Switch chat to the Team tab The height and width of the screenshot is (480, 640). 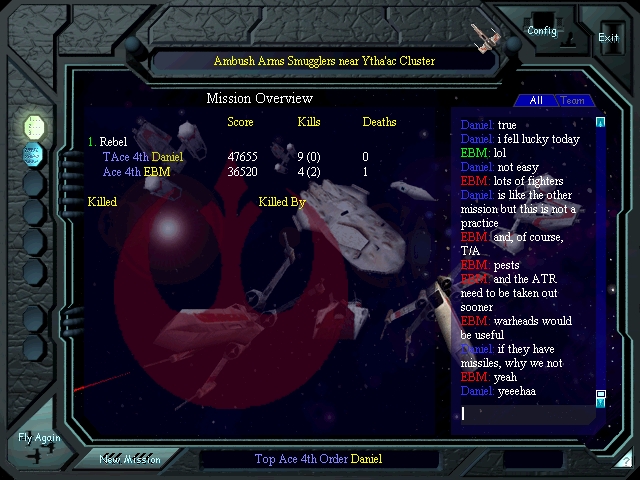tap(573, 101)
